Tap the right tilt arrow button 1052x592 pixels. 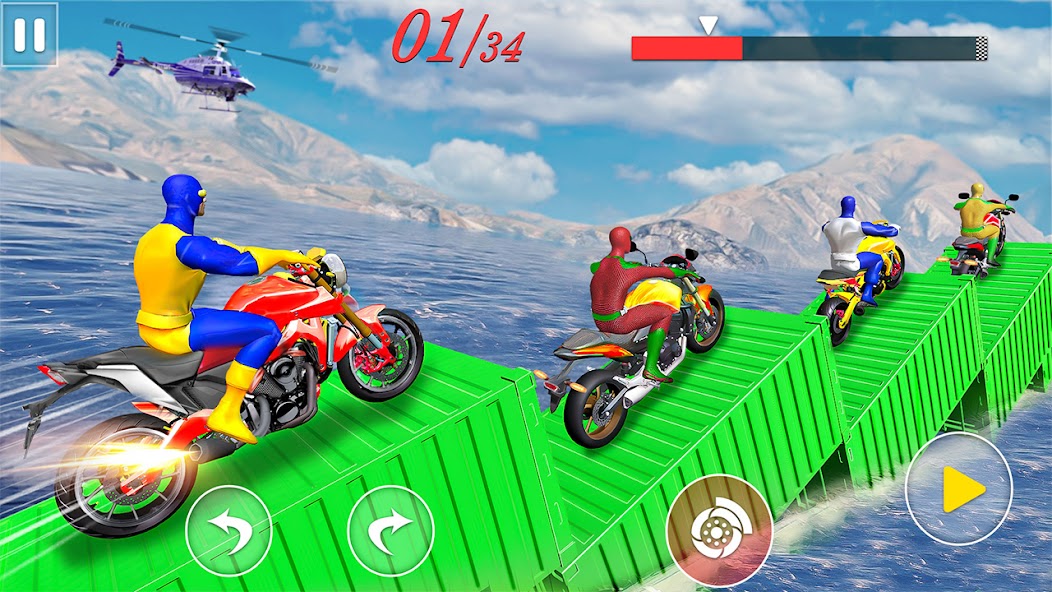pyautogui.click(x=390, y=530)
